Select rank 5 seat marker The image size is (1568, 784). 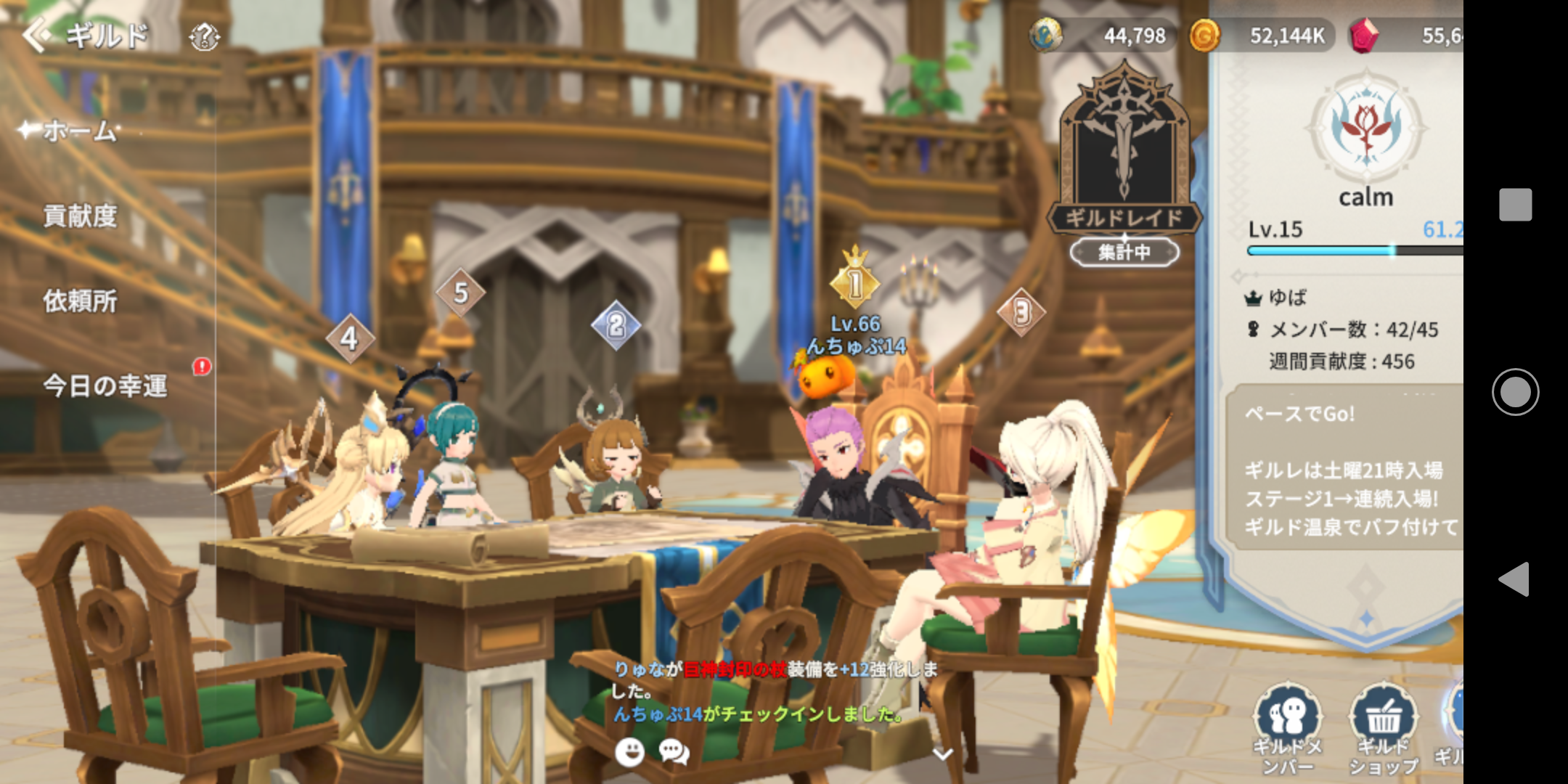[x=460, y=293]
